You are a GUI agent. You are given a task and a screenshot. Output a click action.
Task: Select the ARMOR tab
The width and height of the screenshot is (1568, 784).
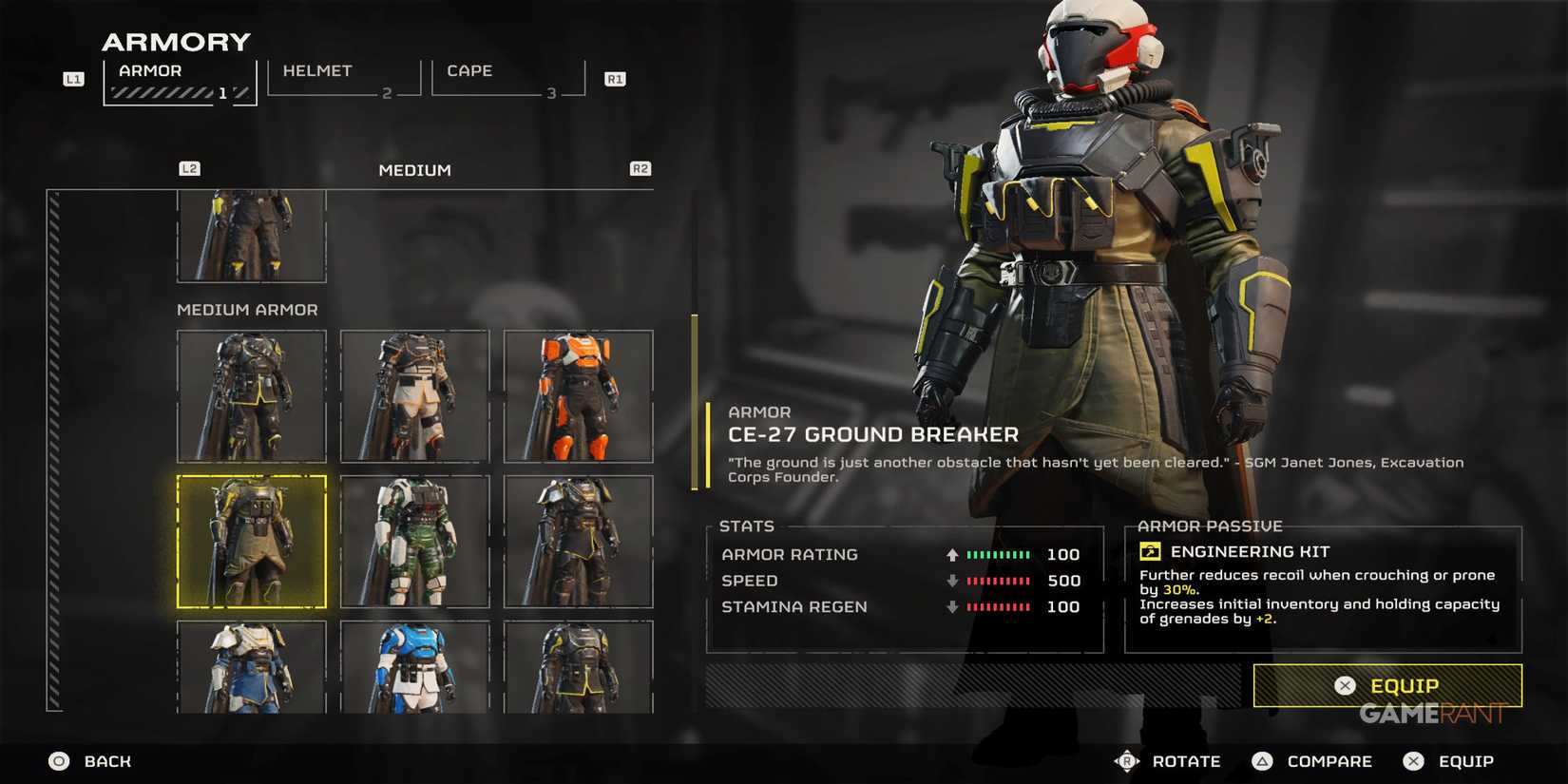tap(151, 70)
